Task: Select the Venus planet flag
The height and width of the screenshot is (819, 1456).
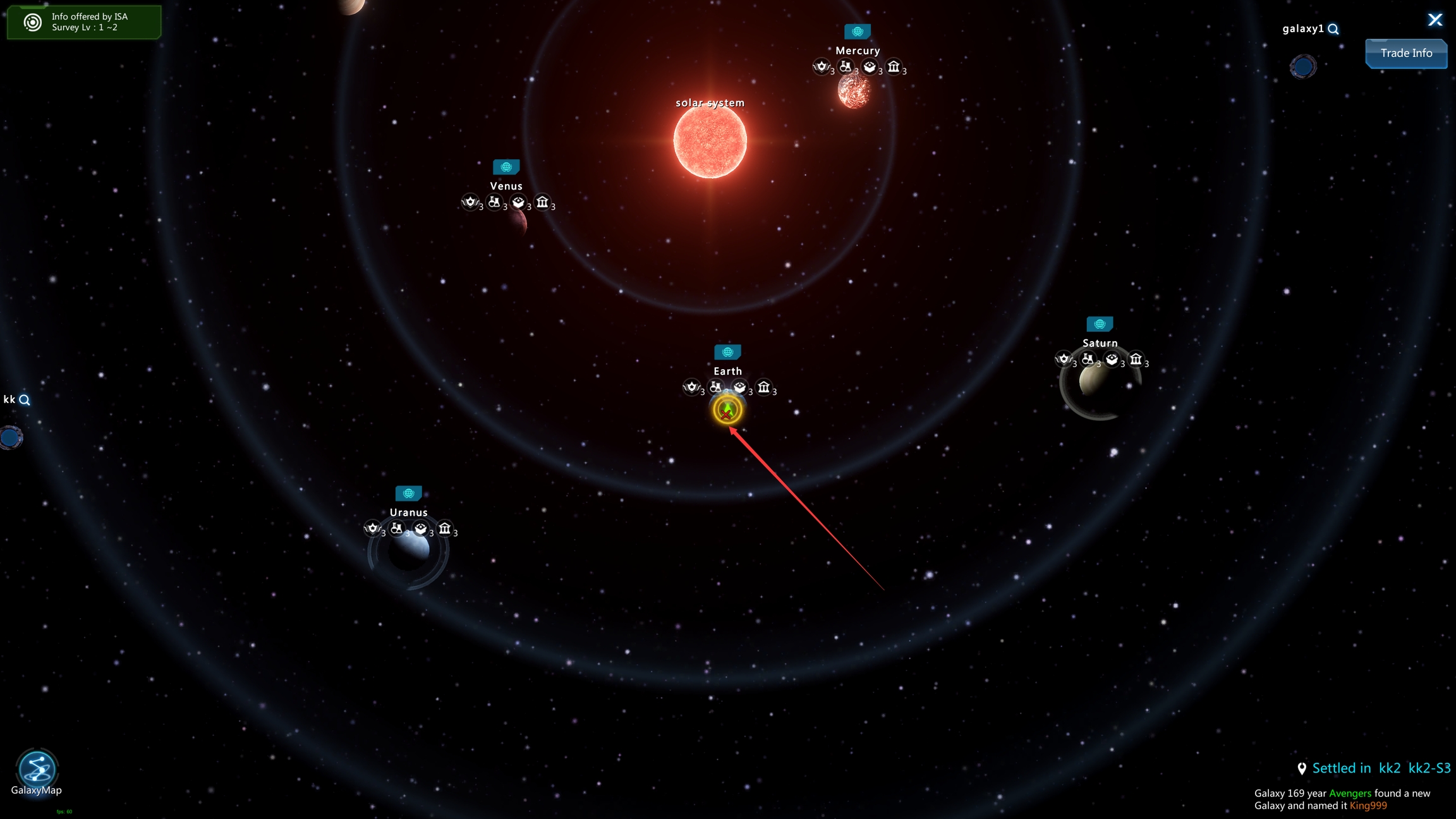Action: (x=506, y=167)
